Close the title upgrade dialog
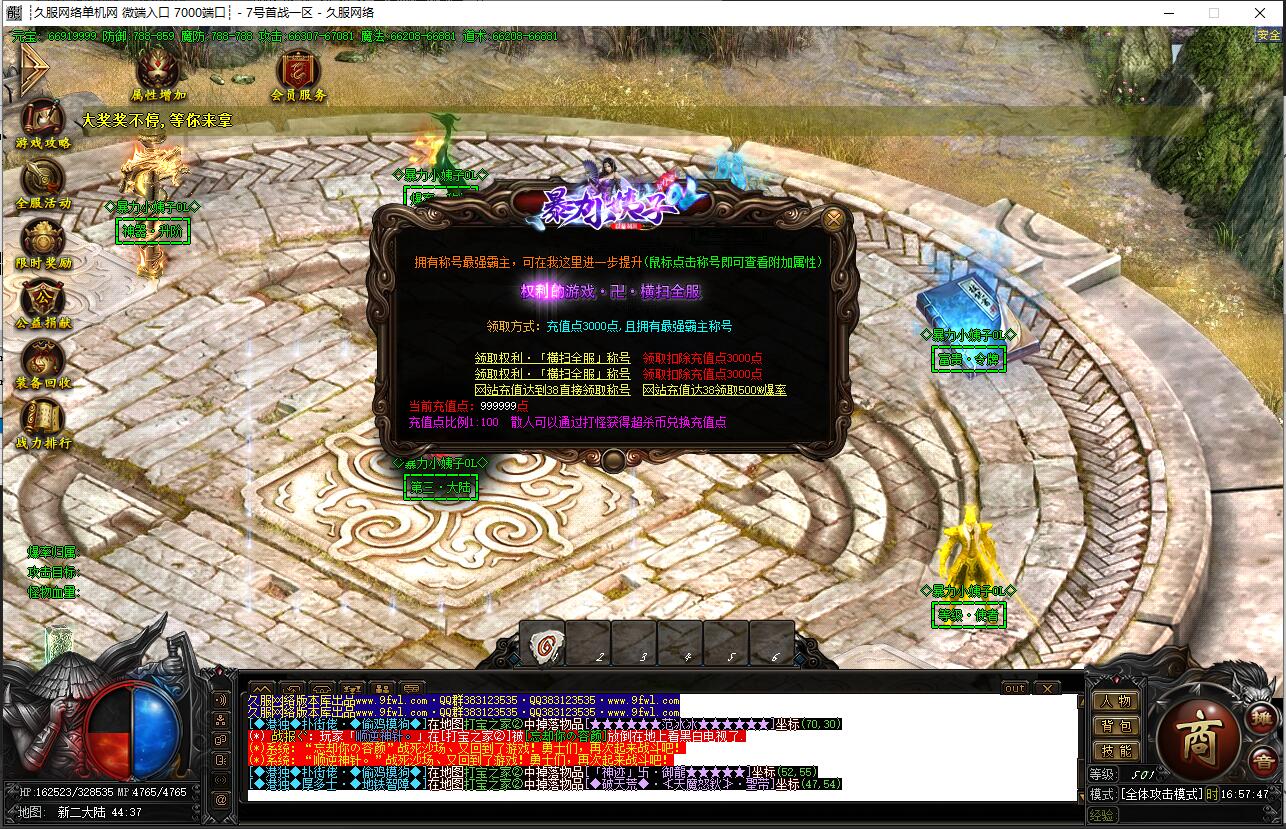This screenshot has width=1286, height=829. [833, 219]
